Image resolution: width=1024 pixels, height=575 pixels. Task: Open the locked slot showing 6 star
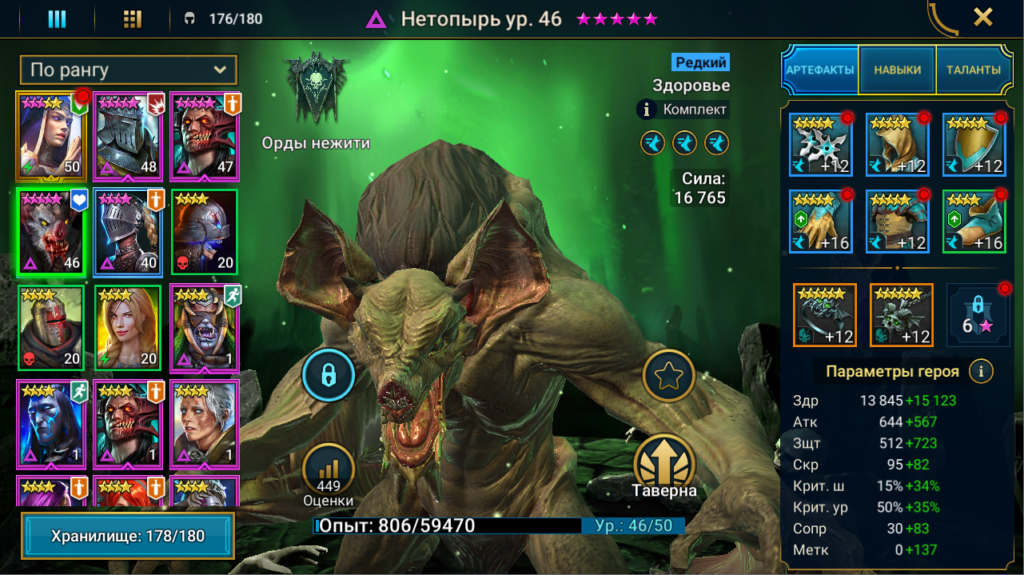973,315
